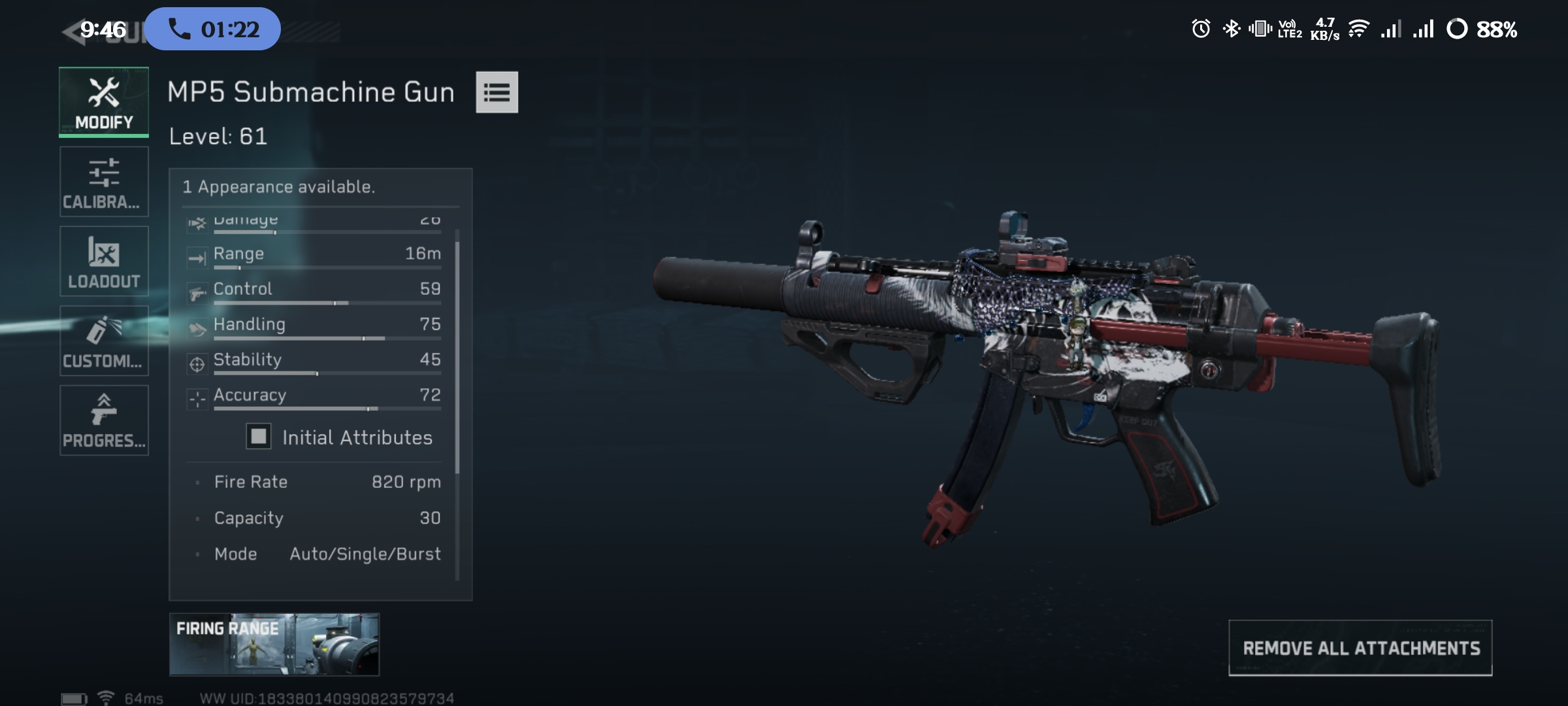1568x706 pixels.
Task: Open the Calibration panel icon
Action: [x=103, y=171]
